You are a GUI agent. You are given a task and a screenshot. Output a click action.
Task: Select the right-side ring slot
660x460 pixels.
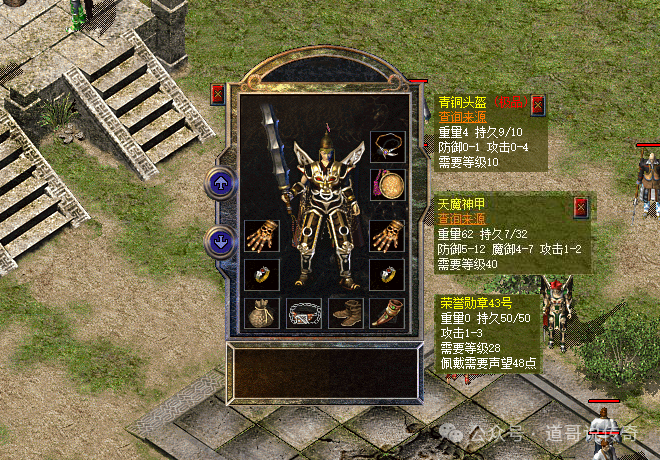tap(385, 274)
